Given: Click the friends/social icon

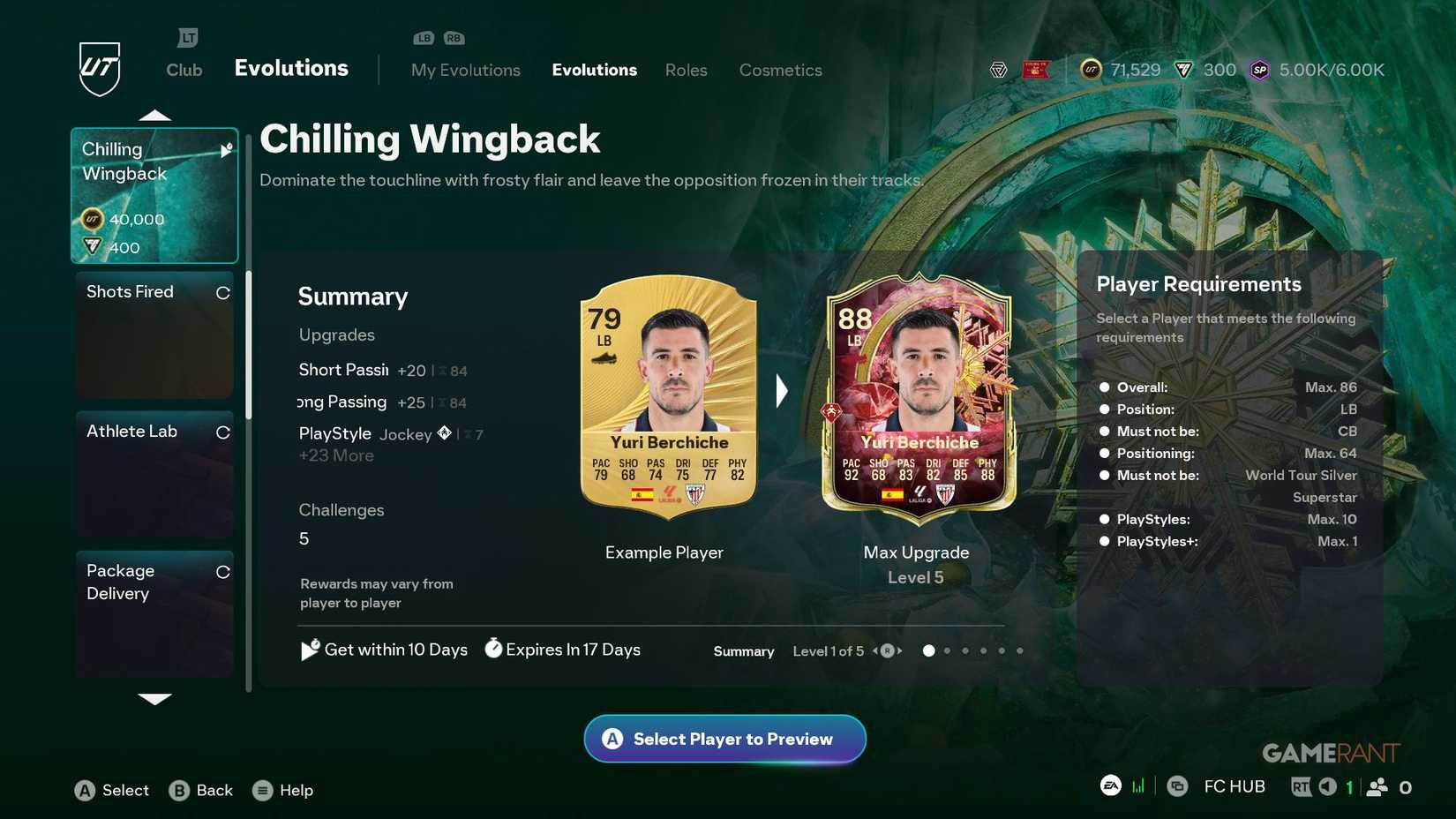Looking at the screenshot, I should 1377,785.
